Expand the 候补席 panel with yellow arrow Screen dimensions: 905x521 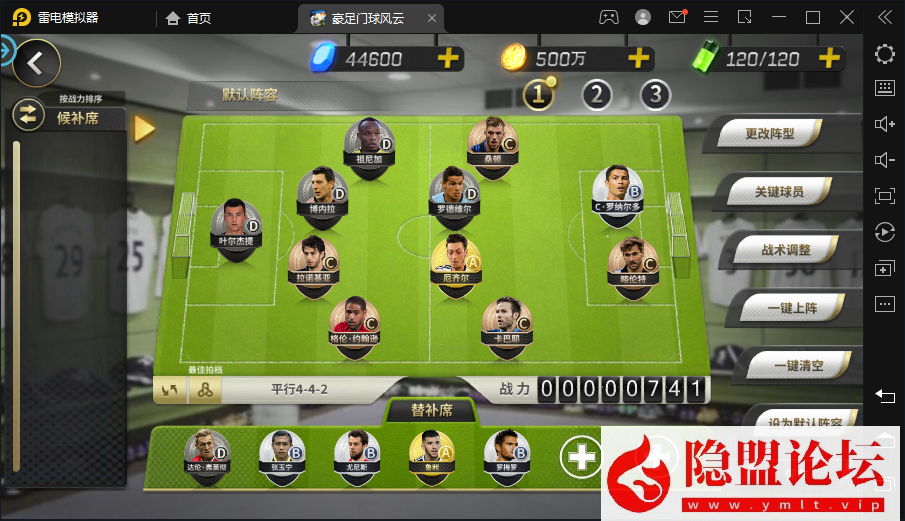pos(144,128)
